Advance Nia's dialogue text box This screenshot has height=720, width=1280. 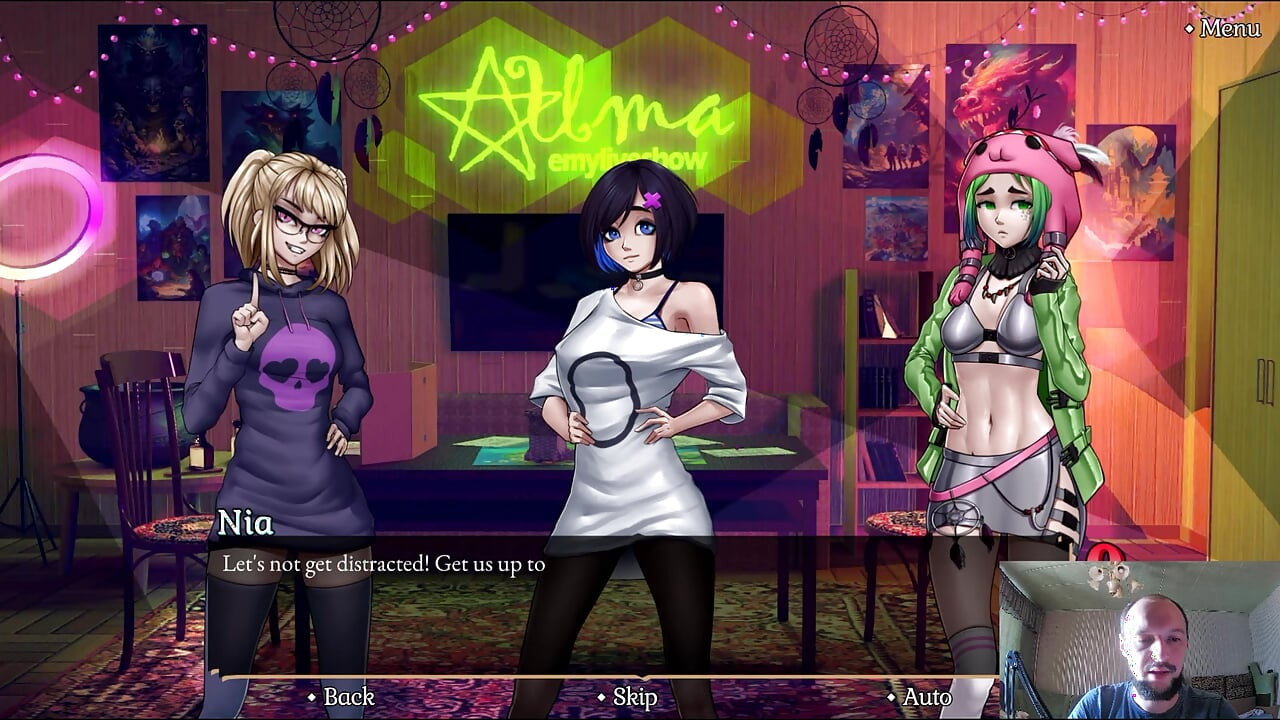600,600
